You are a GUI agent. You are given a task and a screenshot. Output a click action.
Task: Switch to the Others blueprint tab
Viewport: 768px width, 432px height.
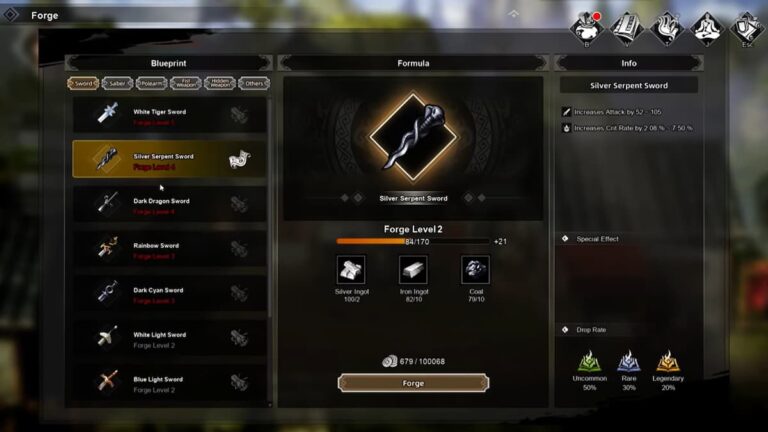[x=254, y=84]
